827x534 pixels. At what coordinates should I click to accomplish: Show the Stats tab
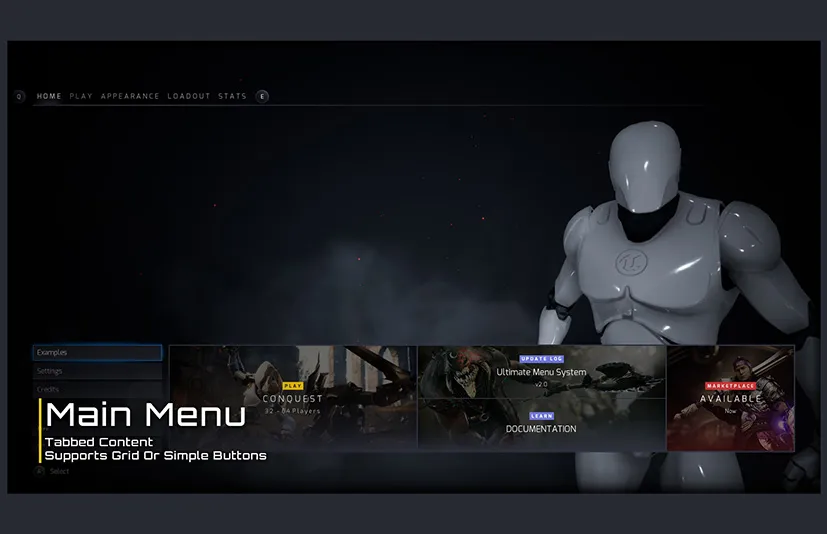232,96
